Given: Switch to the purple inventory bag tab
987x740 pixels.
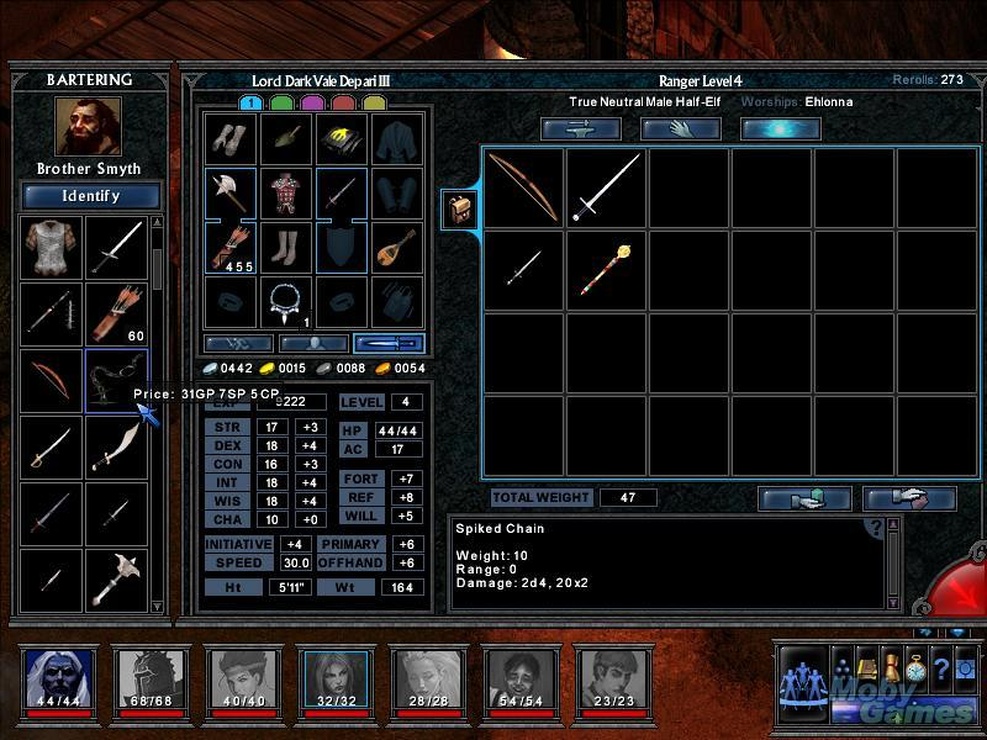Looking at the screenshot, I should [312, 103].
